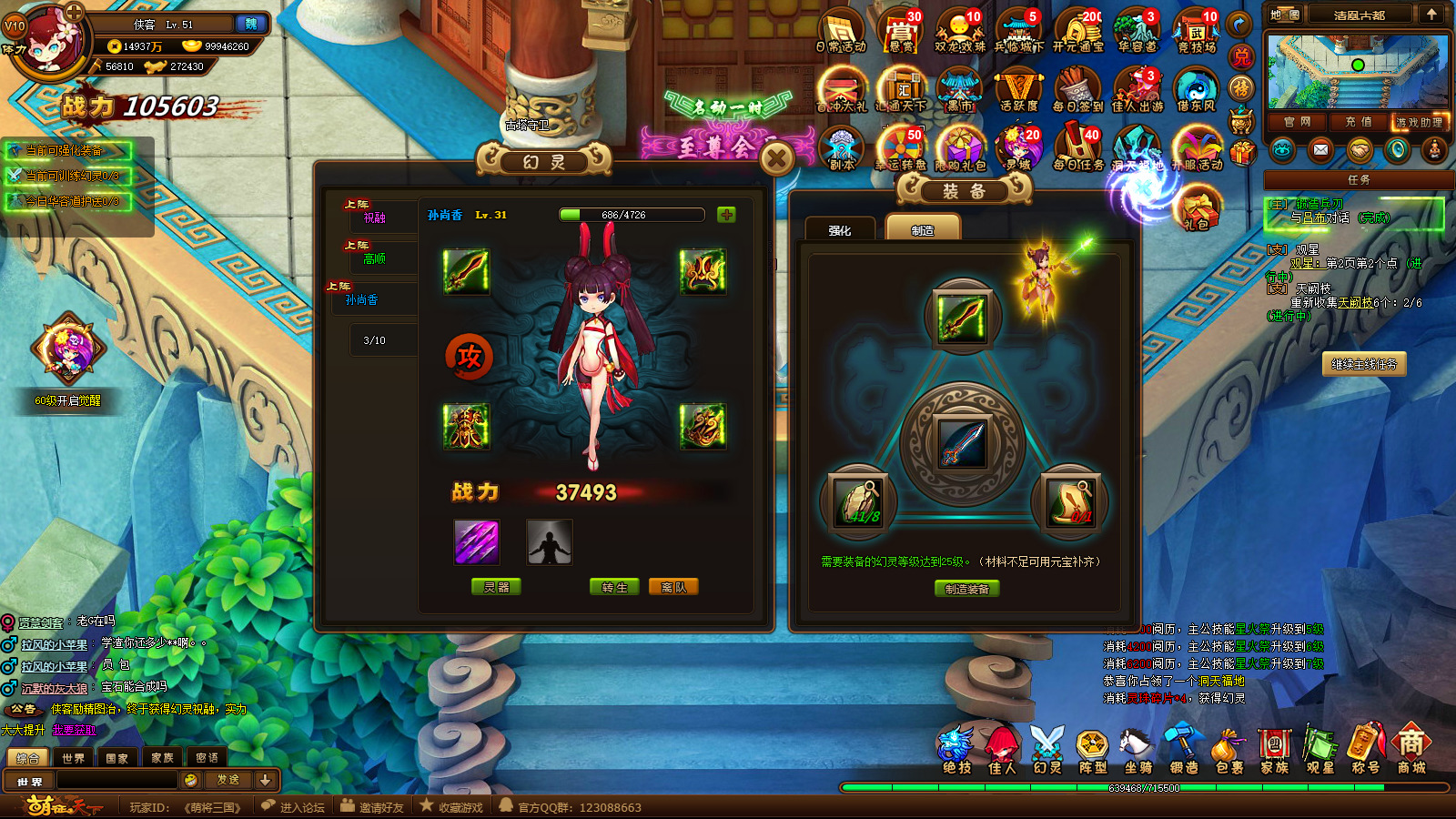Select 祝融 in the spirit list
The image size is (1456, 819).
pyautogui.click(x=375, y=218)
